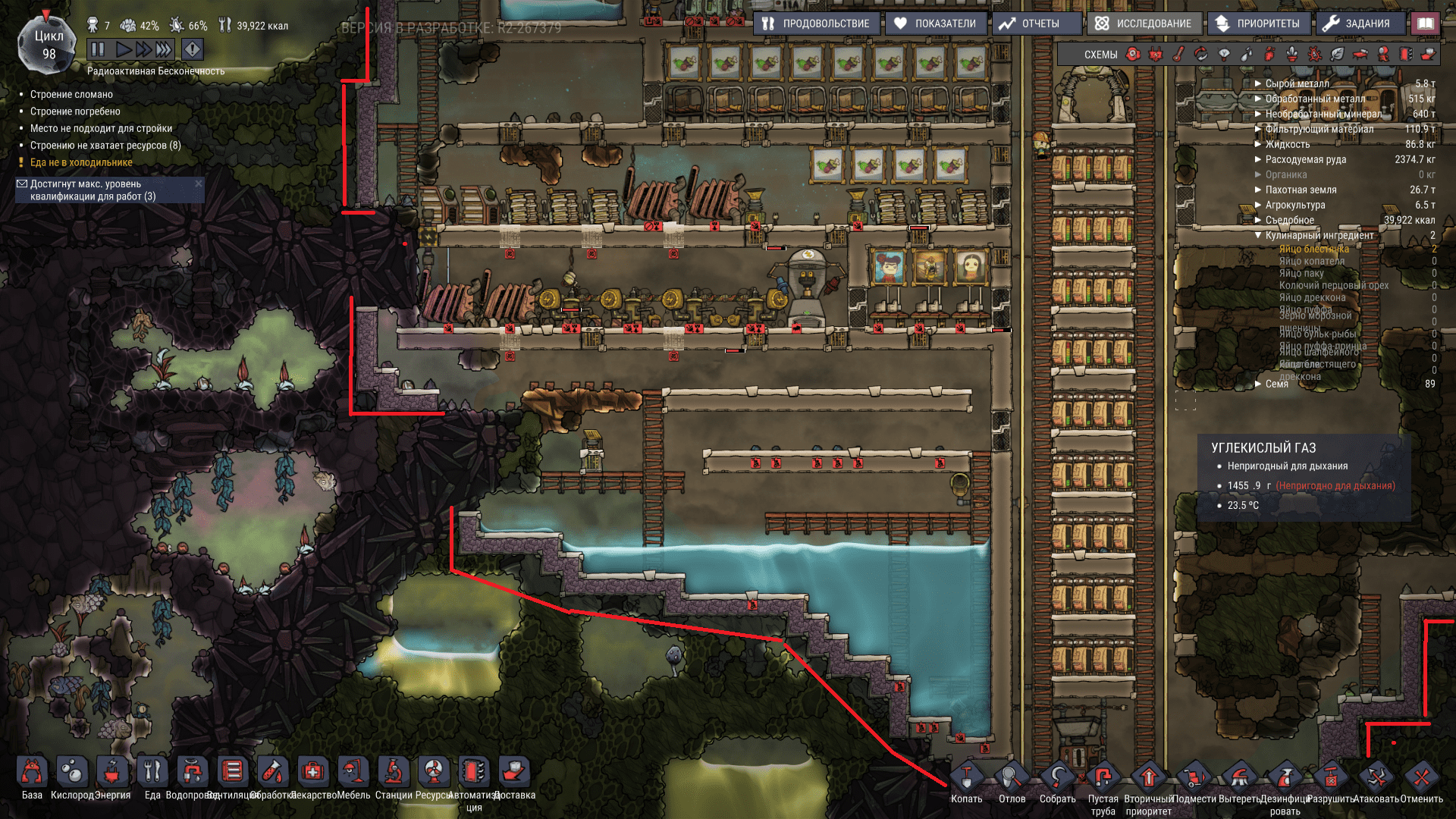Activate the Отменить cancel tool
This screenshot has height=819, width=1456.
pos(1421,779)
